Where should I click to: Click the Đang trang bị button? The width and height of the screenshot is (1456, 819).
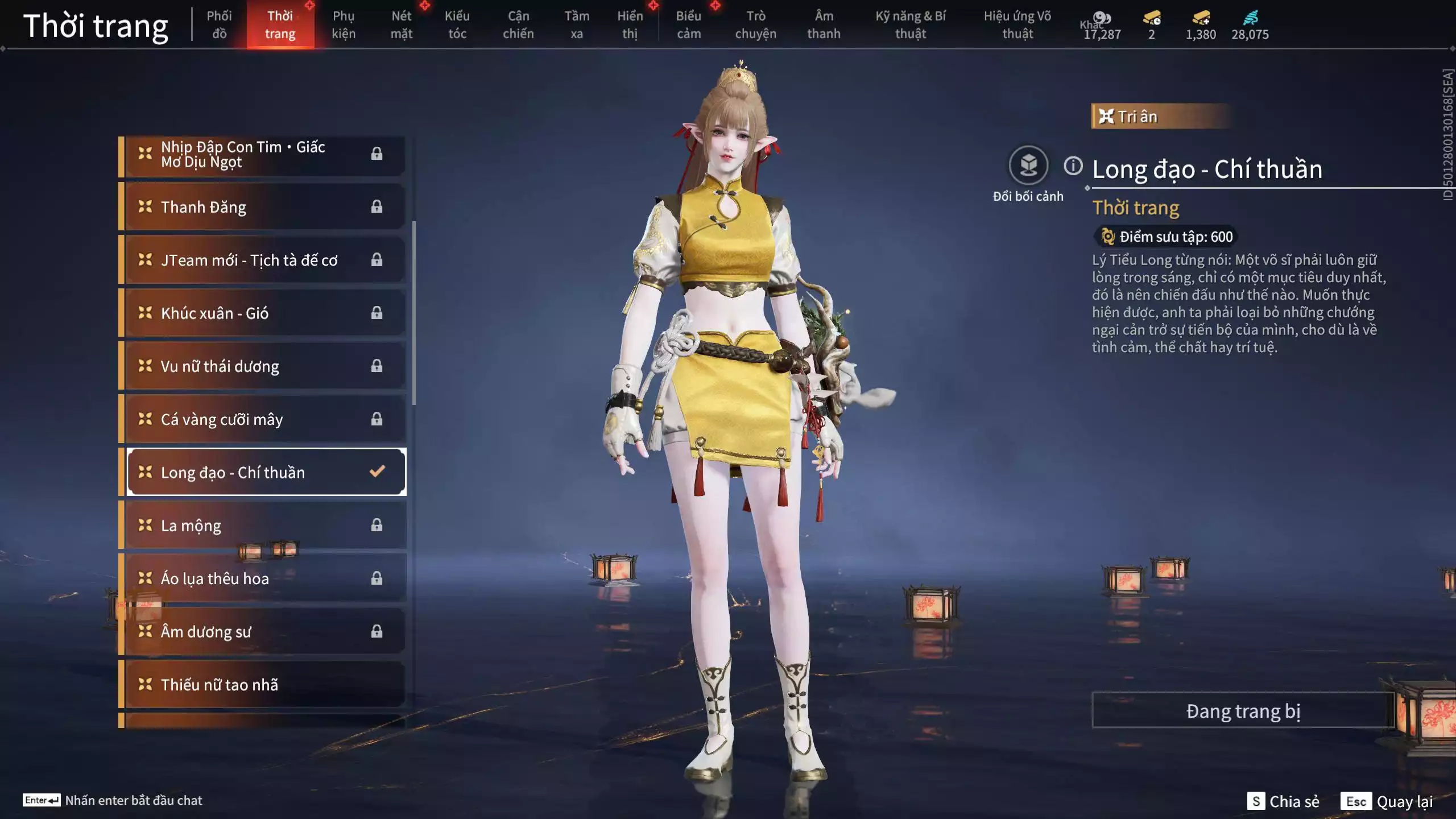tap(1243, 711)
